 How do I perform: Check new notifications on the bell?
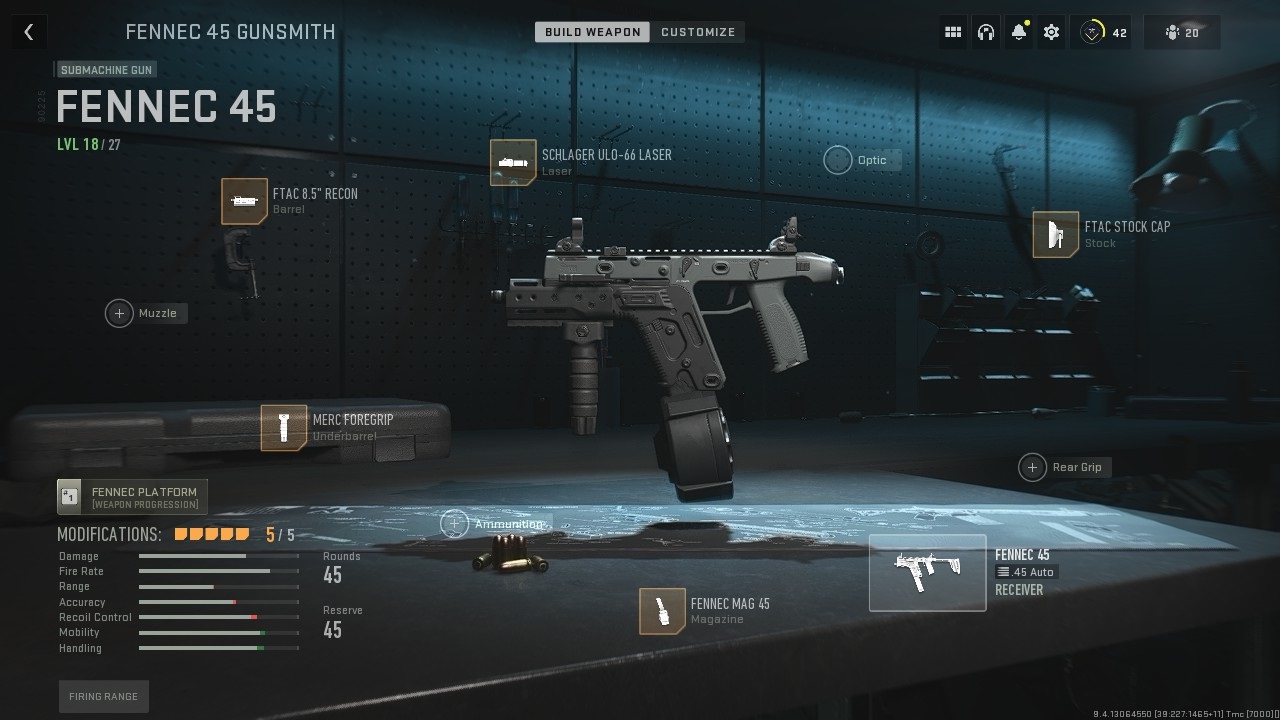click(x=1019, y=31)
